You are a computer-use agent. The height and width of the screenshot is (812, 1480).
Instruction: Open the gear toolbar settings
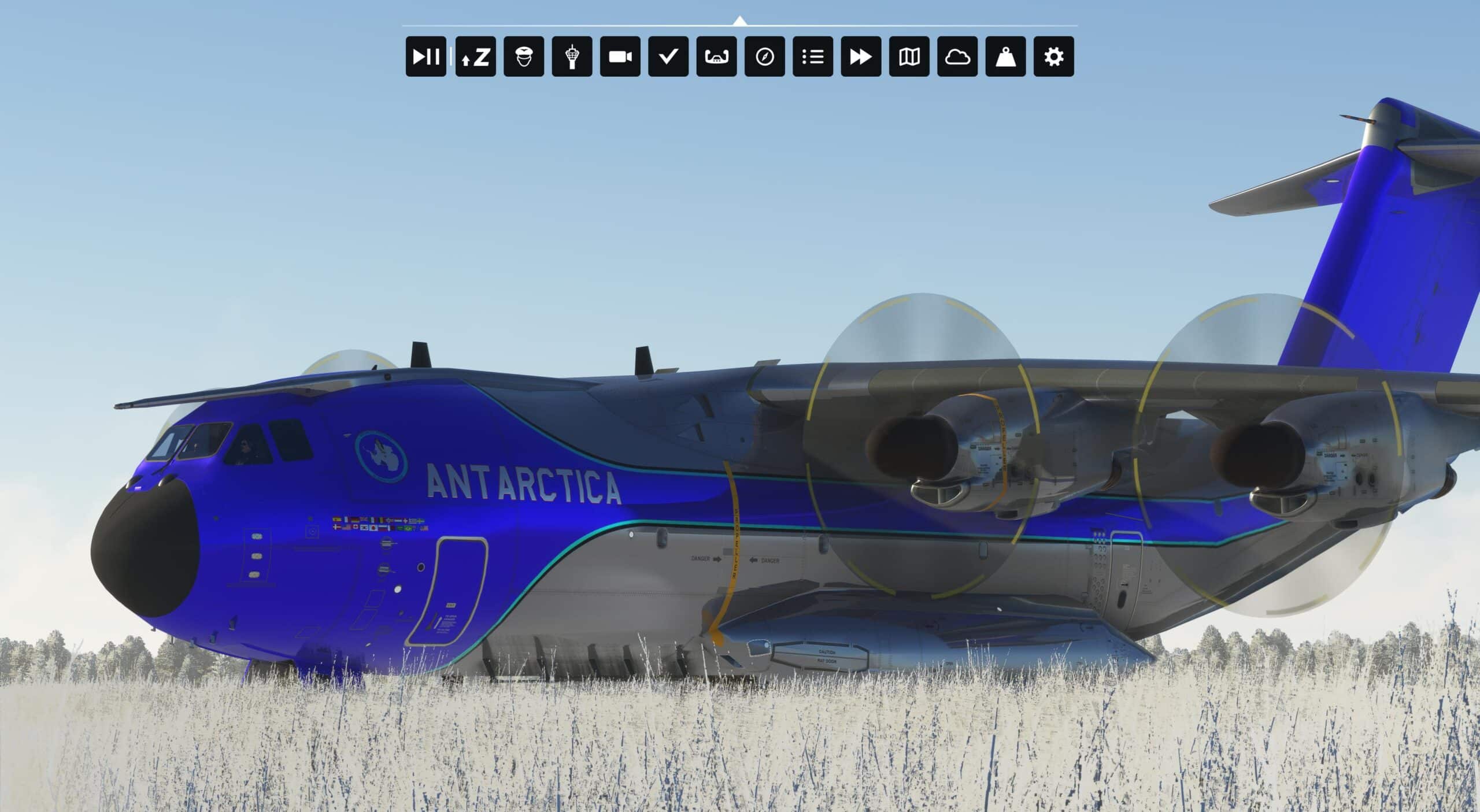tap(1054, 57)
